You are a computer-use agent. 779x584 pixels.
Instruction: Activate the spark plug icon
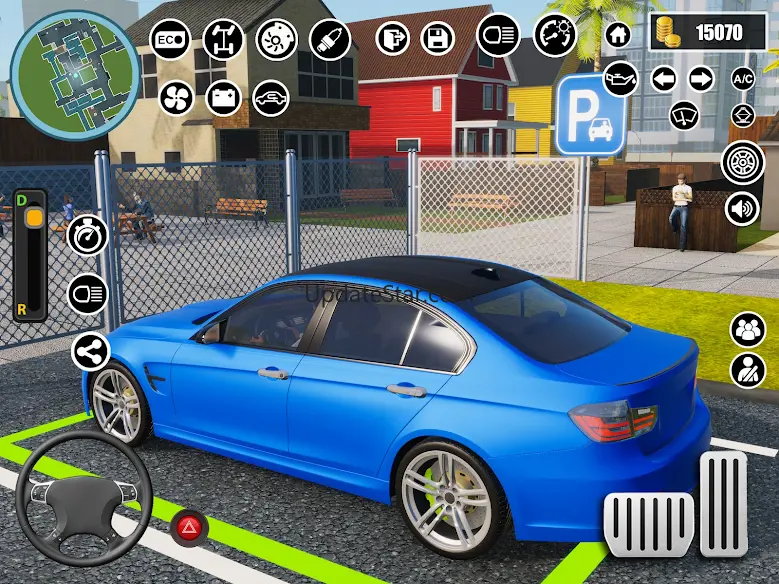pyautogui.click(x=330, y=40)
